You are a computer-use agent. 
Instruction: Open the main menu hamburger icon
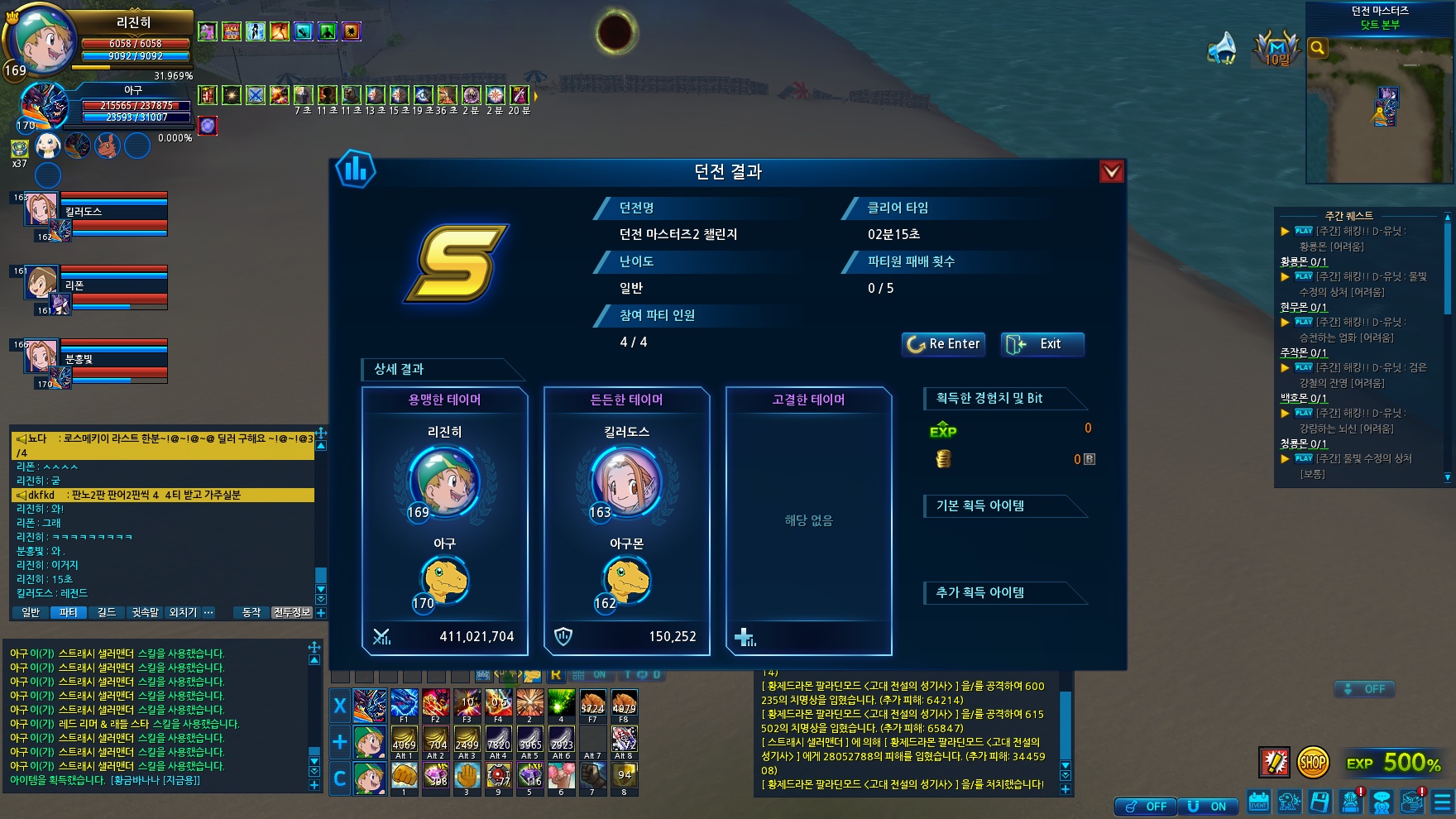click(x=1443, y=802)
